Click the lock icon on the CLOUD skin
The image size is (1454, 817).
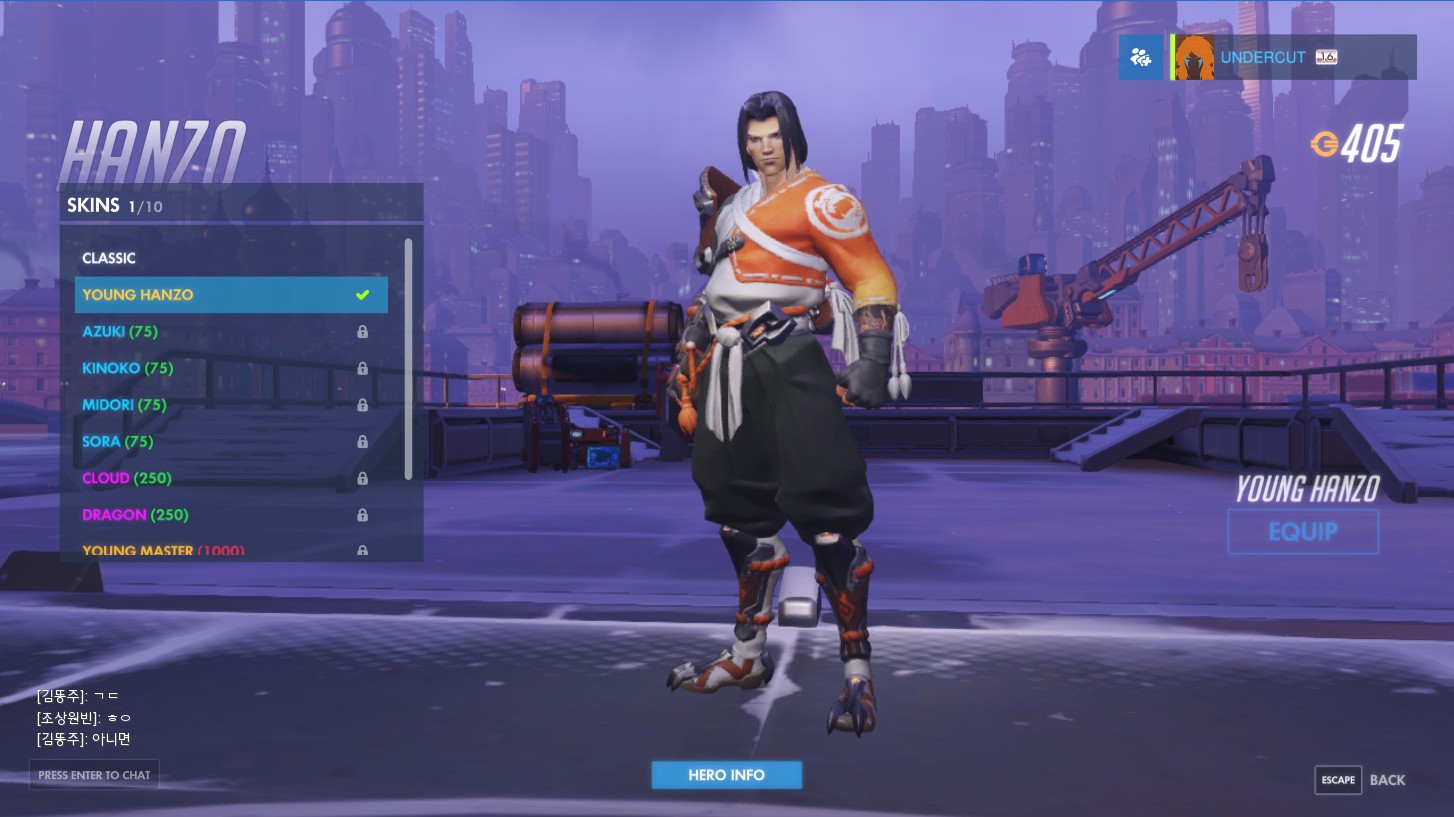pyautogui.click(x=362, y=478)
